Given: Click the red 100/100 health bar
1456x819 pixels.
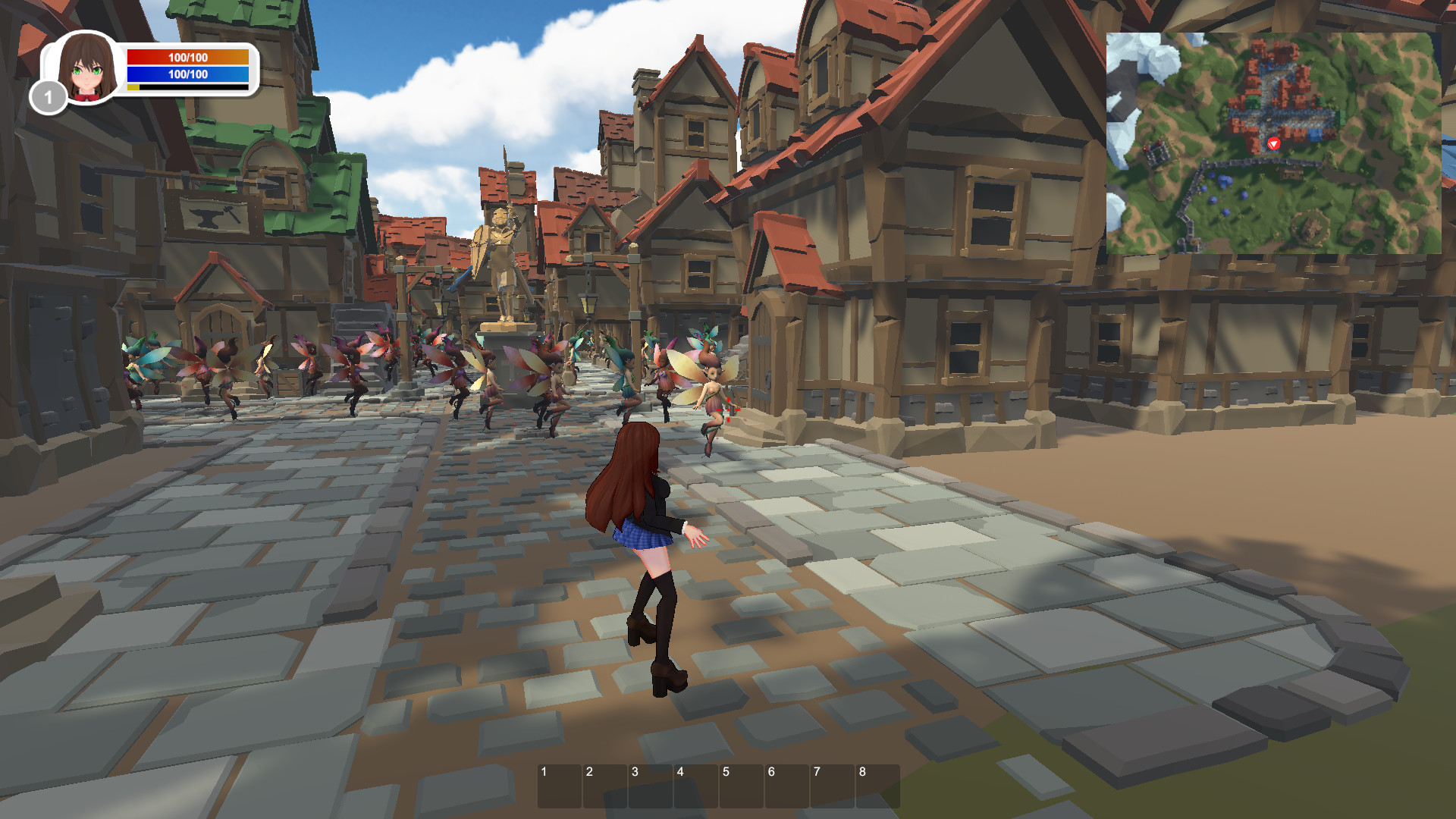Looking at the screenshot, I should click(187, 56).
